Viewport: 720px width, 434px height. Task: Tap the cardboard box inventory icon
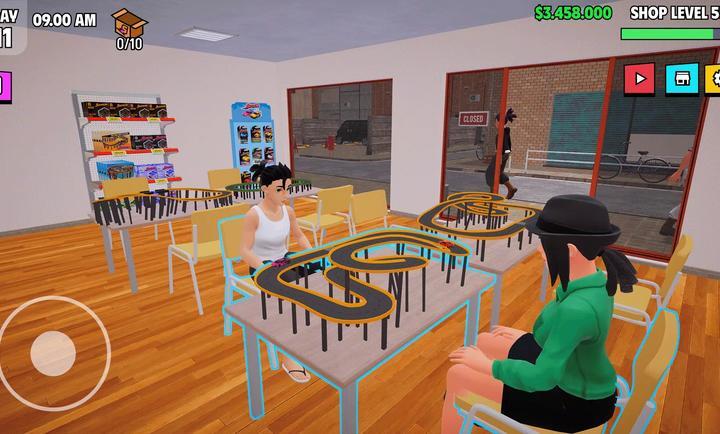click(128, 22)
